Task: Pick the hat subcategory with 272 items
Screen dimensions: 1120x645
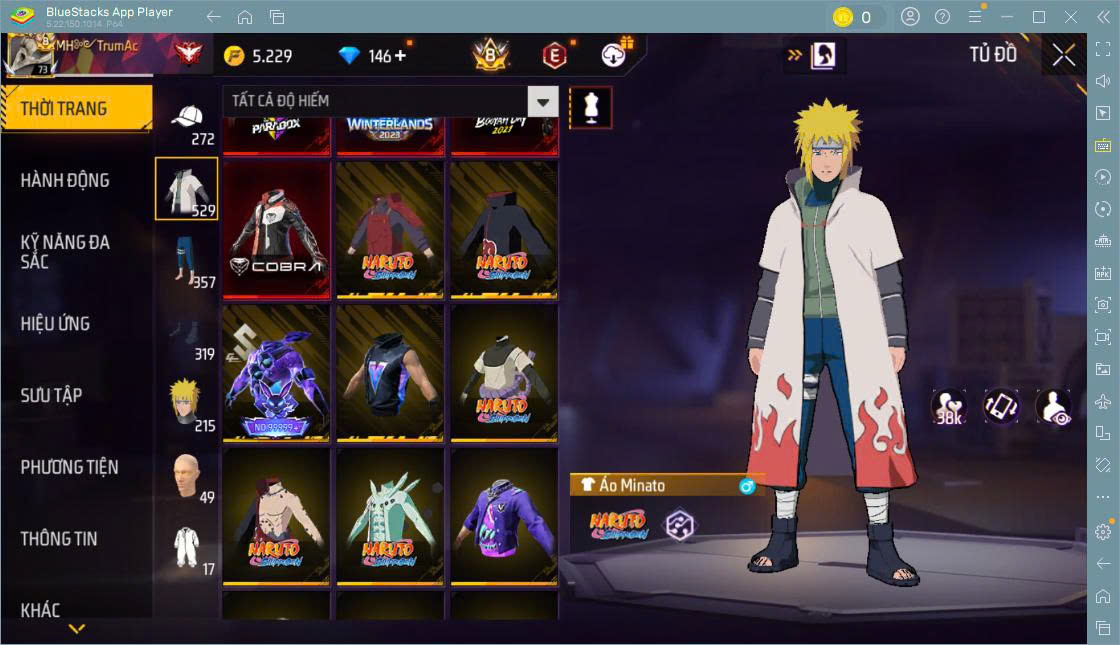Action: tap(187, 122)
